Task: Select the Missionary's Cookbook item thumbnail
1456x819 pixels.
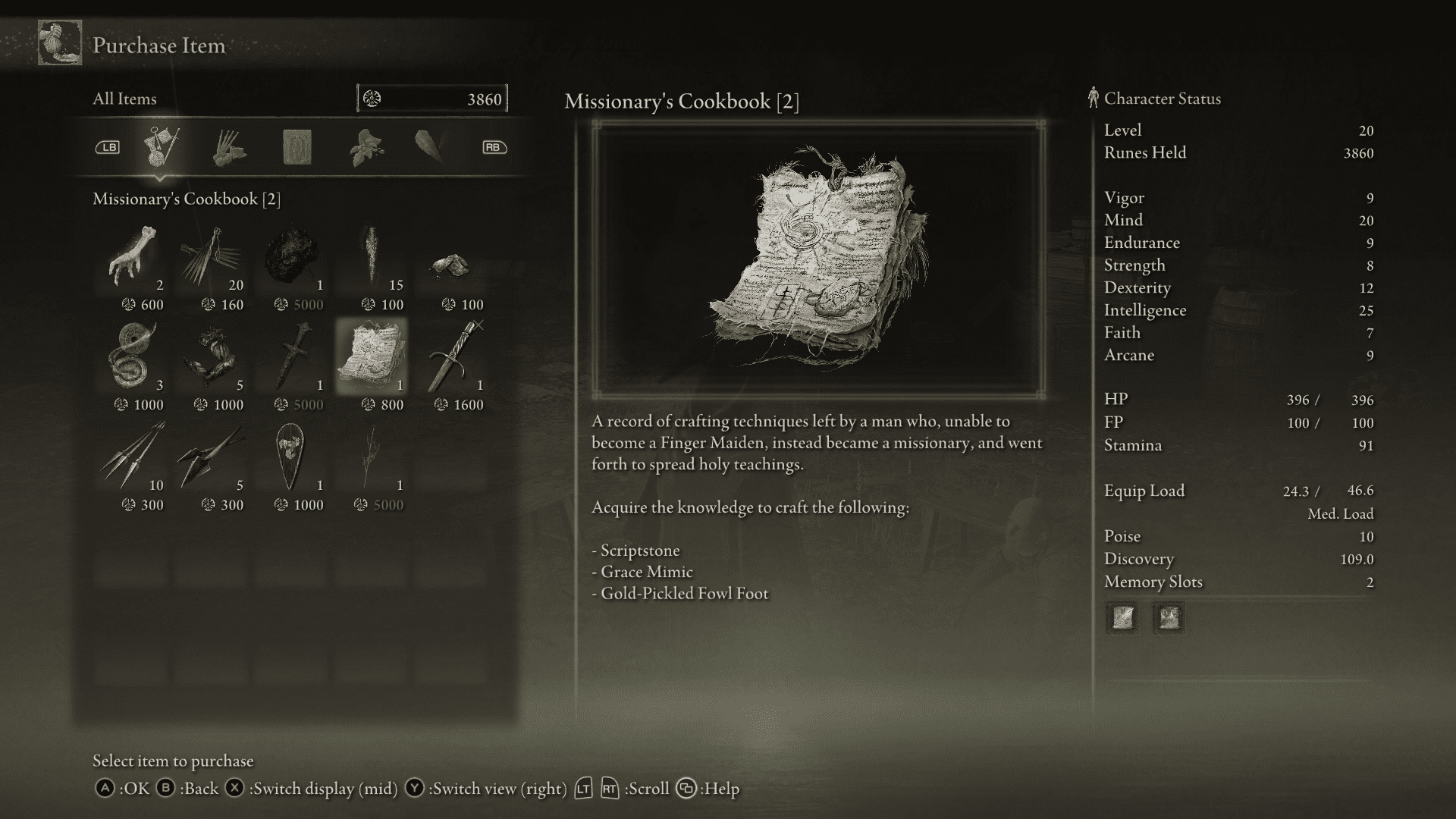Action: click(x=371, y=355)
